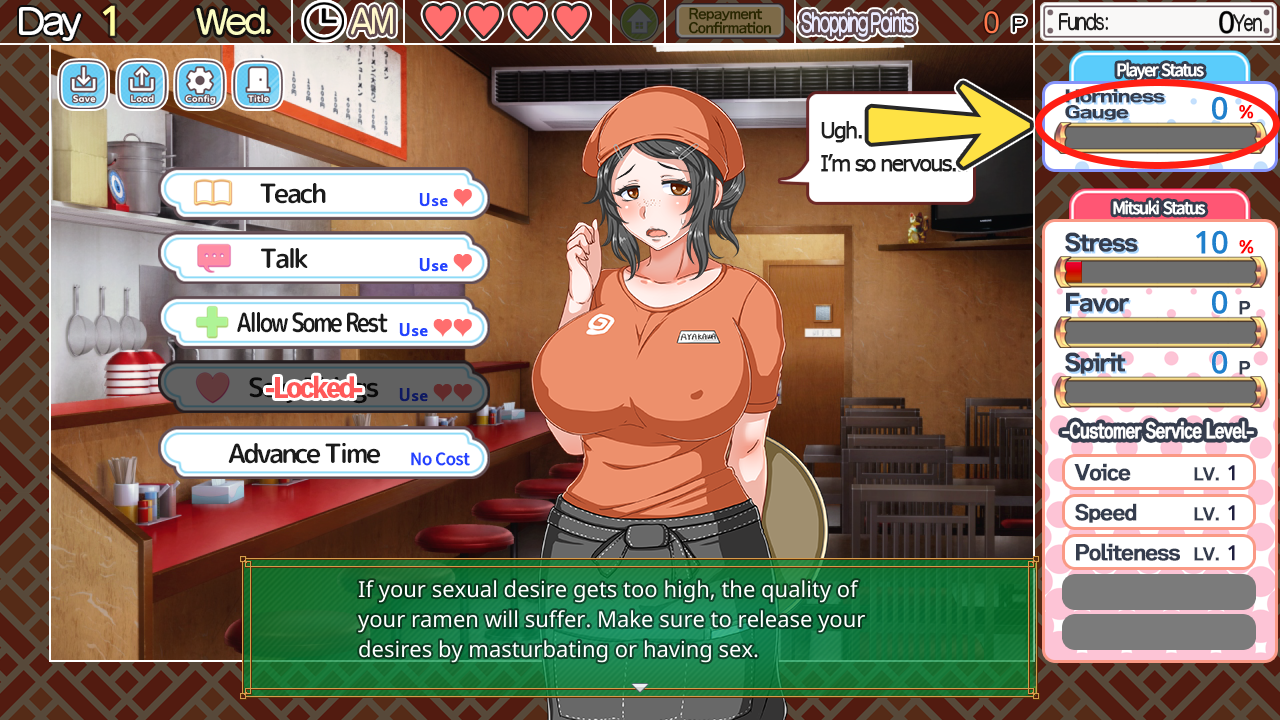Viewport: 1280px width, 720px height.
Task: Click the Save icon button
Action: point(84,85)
